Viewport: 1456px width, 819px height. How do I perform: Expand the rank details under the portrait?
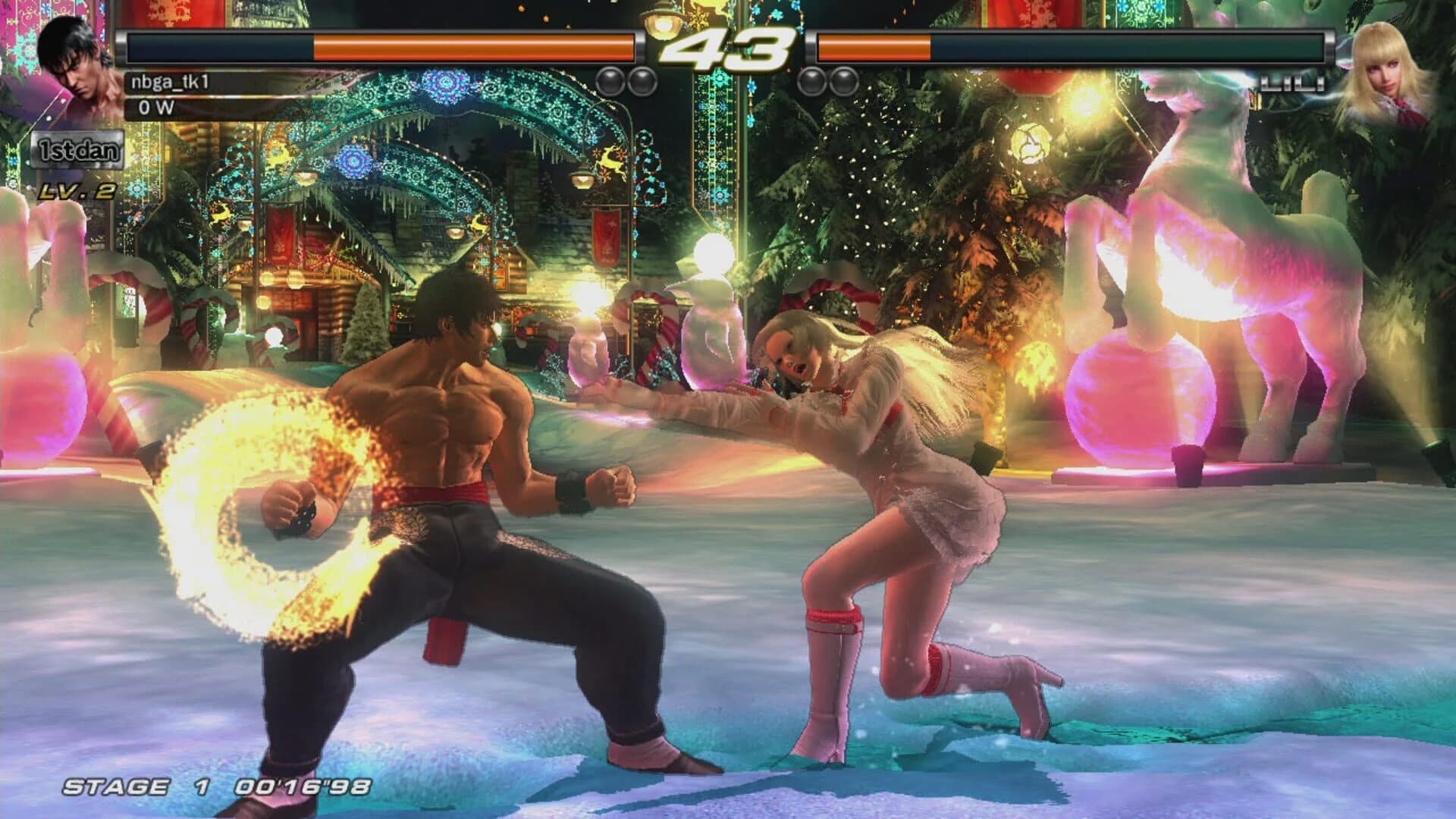coord(76,151)
